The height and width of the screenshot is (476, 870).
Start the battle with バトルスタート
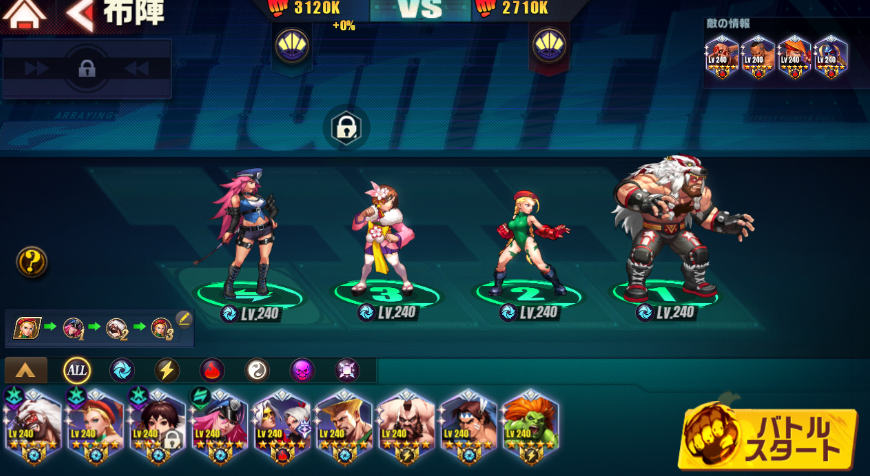[x=770, y=438]
